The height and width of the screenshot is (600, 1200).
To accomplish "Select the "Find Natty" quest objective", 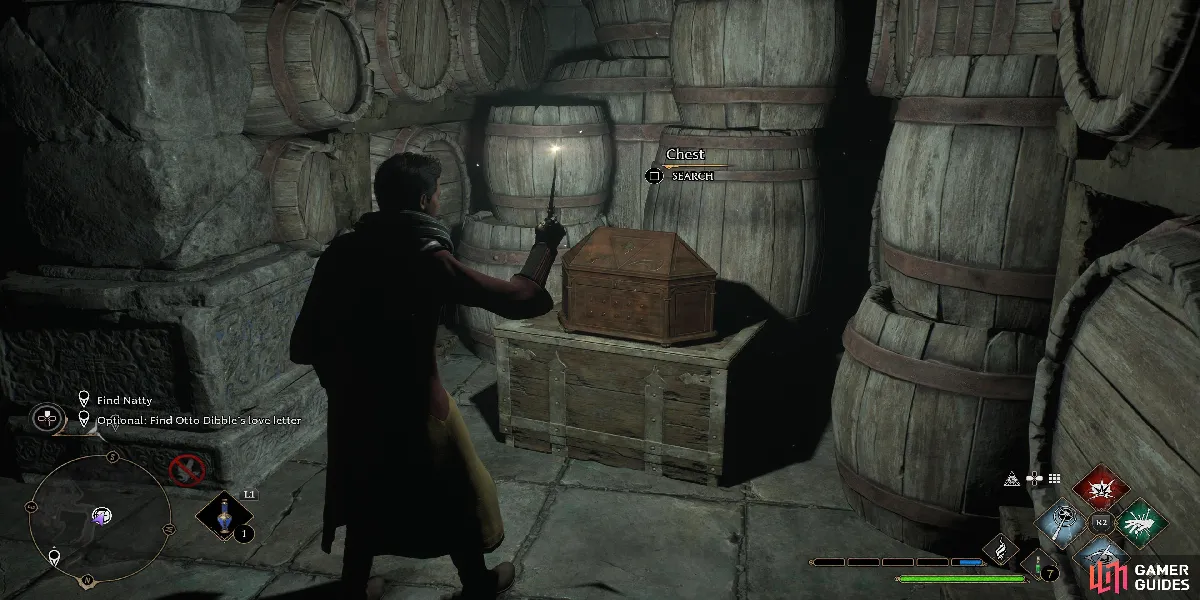I will (x=124, y=400).
